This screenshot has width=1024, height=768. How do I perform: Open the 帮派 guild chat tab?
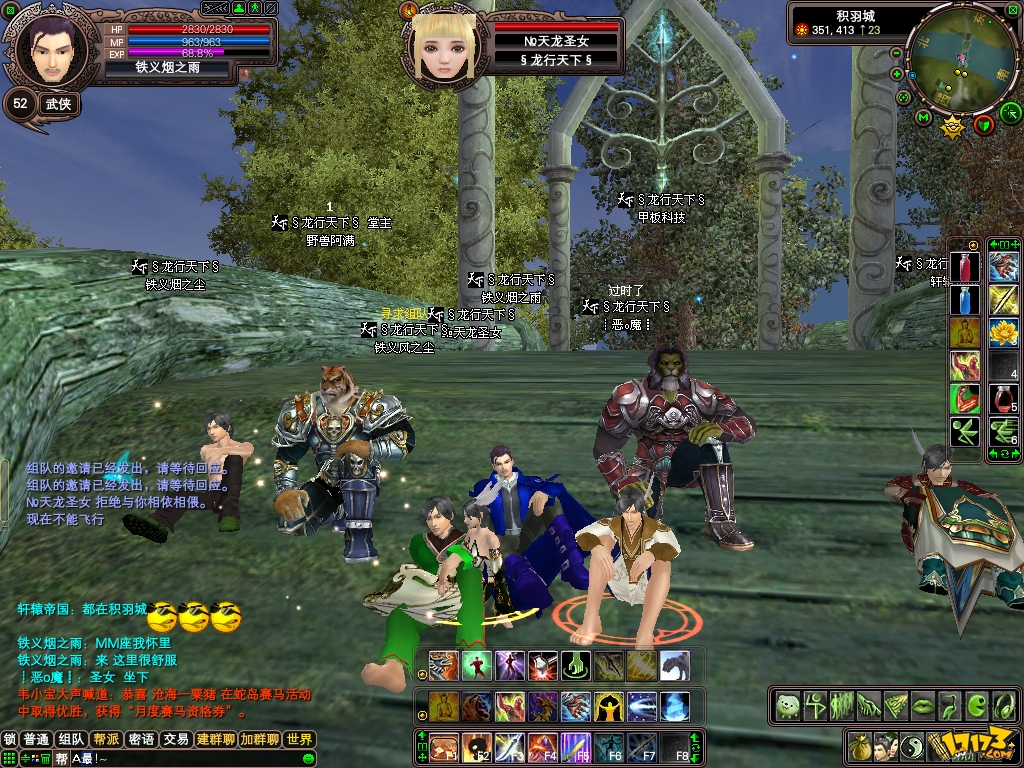pyautogui.click(x=106, y=740)
